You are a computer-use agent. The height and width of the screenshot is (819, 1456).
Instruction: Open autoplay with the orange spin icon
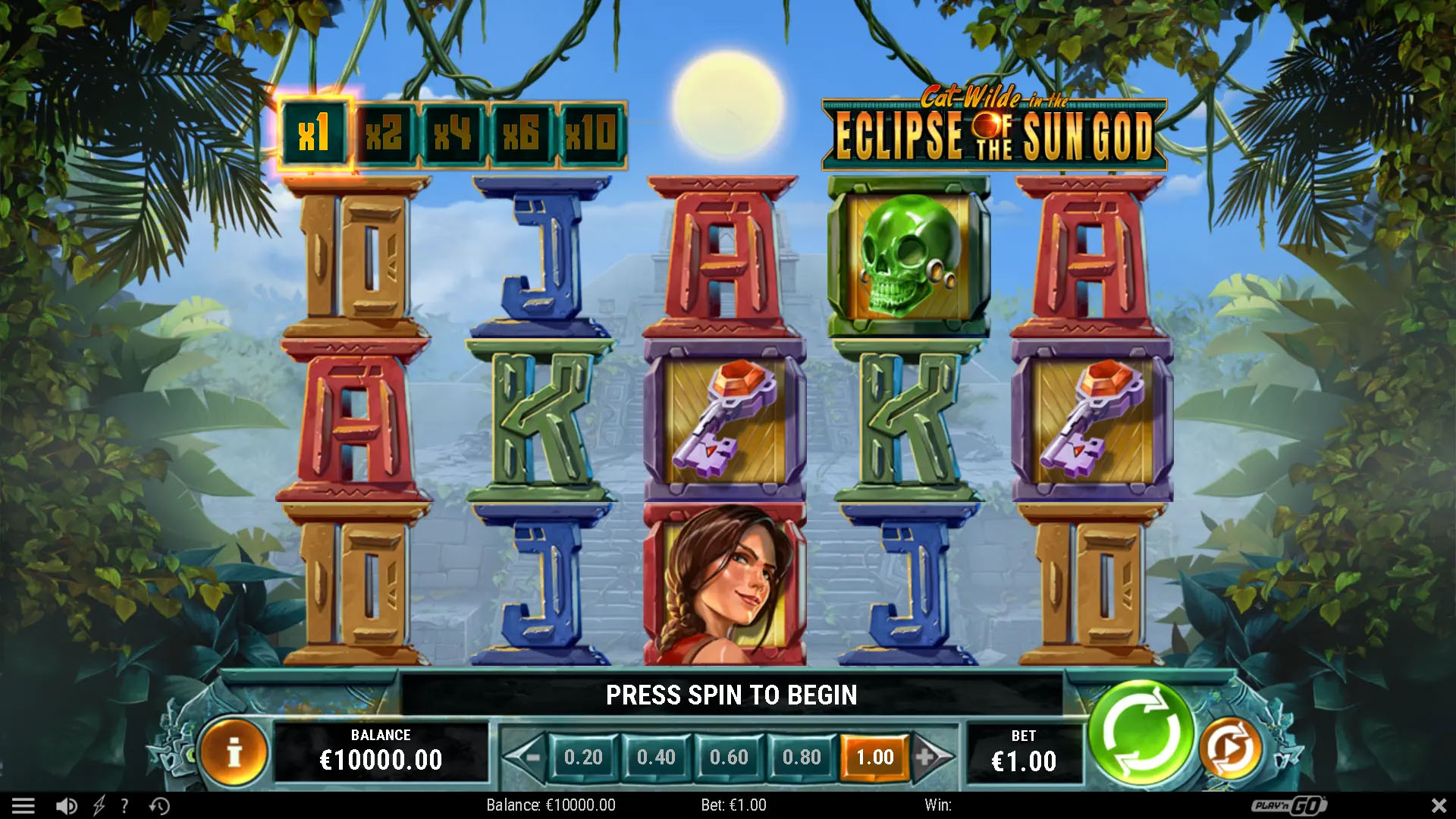1230,748
